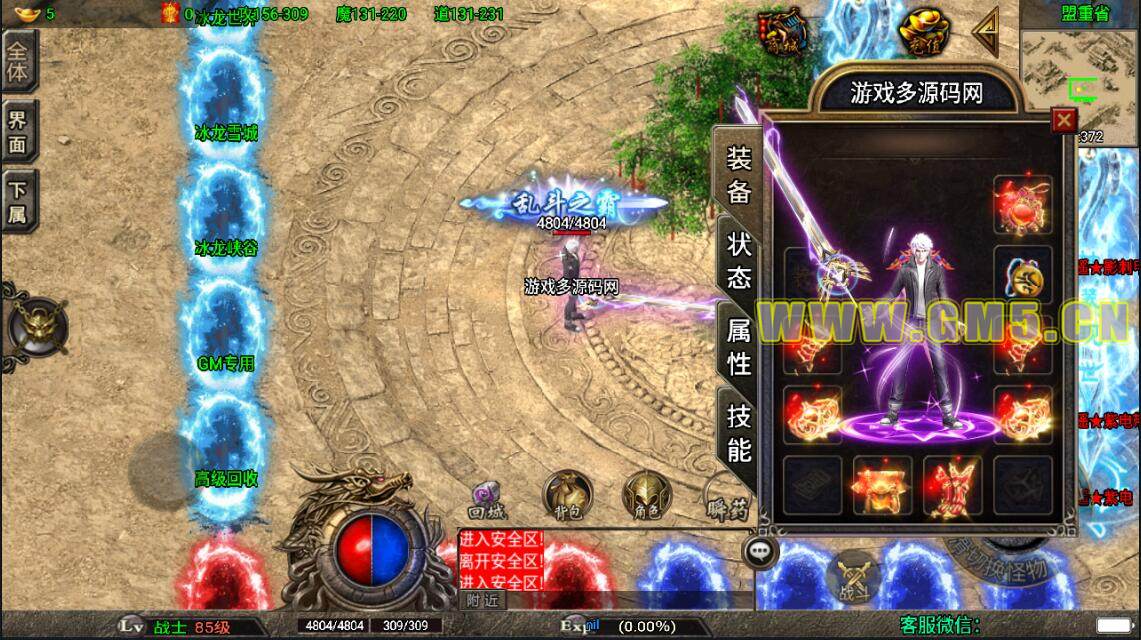Image resolution: width=1141 pixels, height=640 pixels.
Task: Switch chat to the 附近 nearby channel
Action: pos(483,600)
